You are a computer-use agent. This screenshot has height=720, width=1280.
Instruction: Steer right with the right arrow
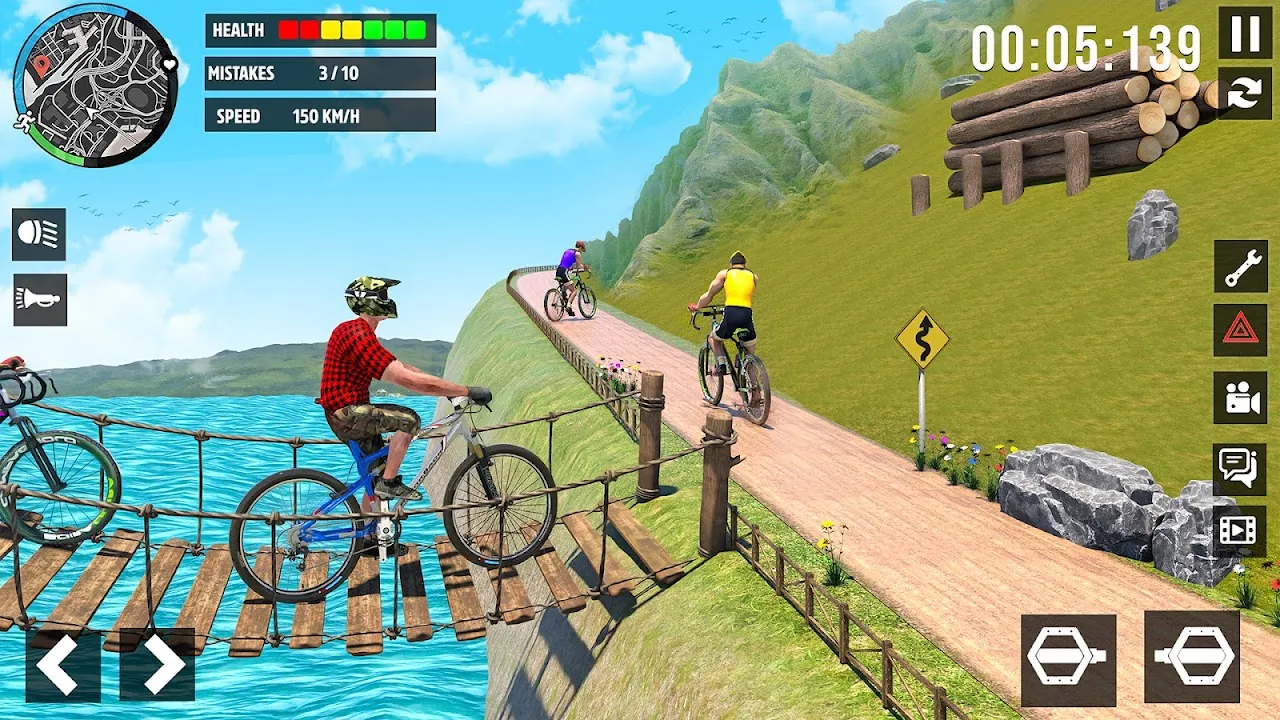pos(157,664)
